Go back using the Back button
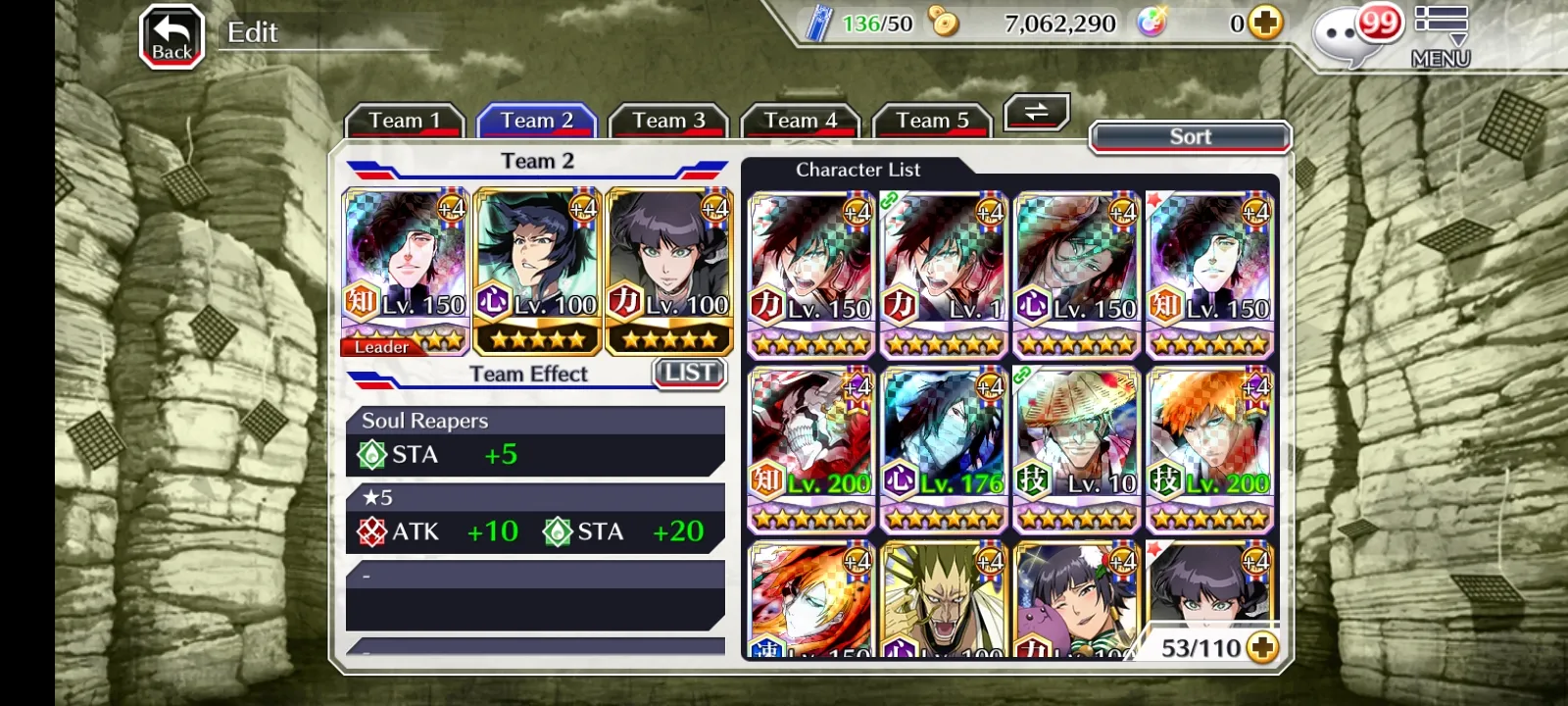This screenshot has height=706, width=1568. (171, 37)
